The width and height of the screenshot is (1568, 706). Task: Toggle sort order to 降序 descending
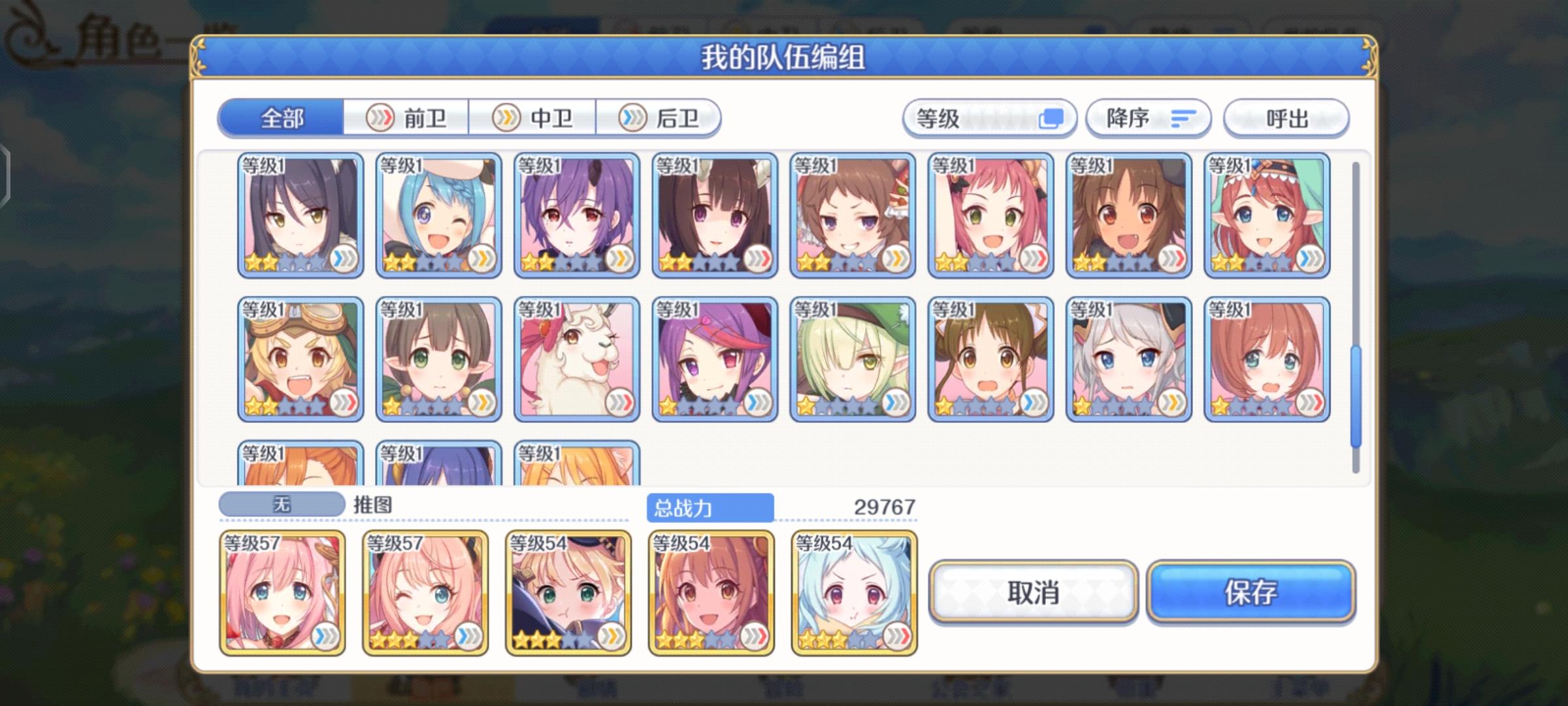tap(1148, 118)
